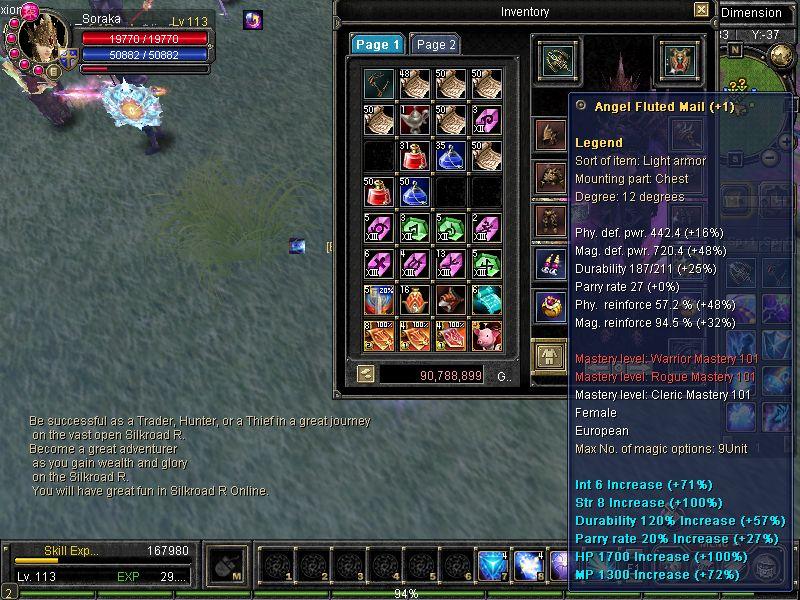Screen dimensions: 800x600
Task: Open the avatar costume equipment button
Action: point(549,354)
